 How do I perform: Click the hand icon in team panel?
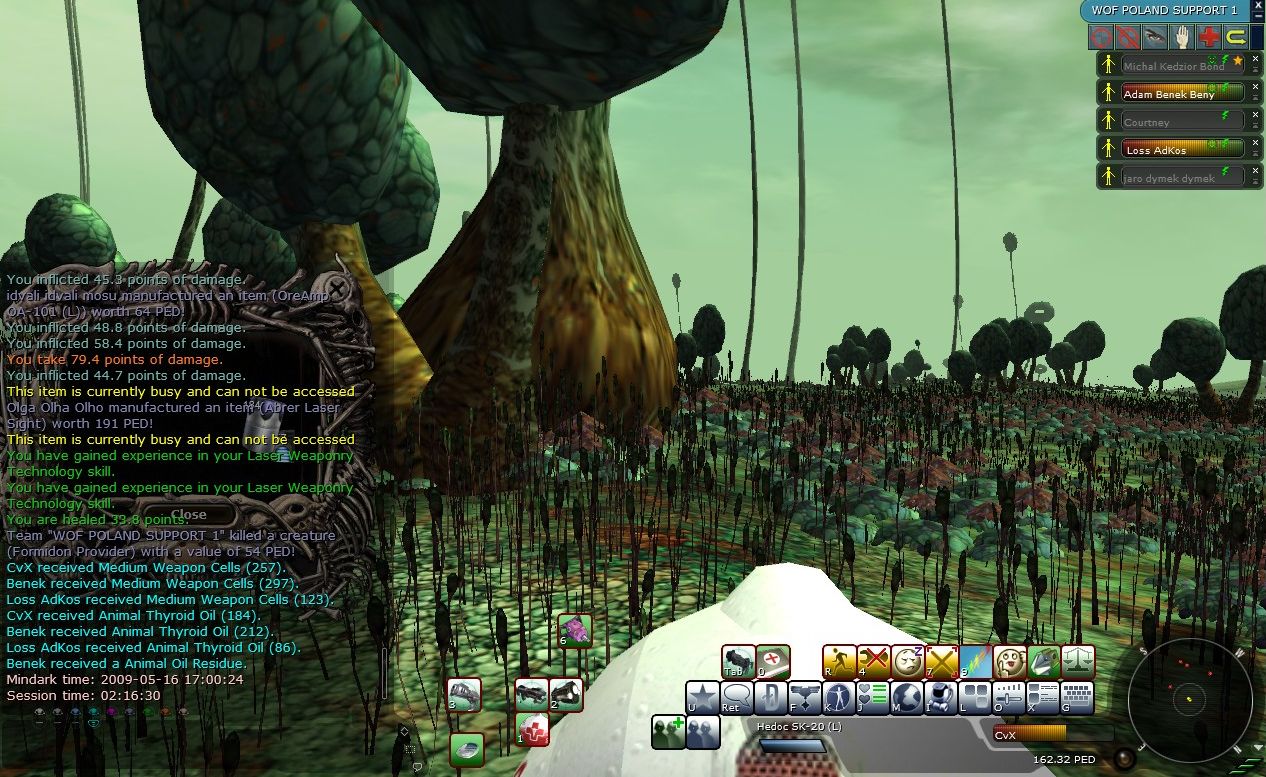point(1182,38)
